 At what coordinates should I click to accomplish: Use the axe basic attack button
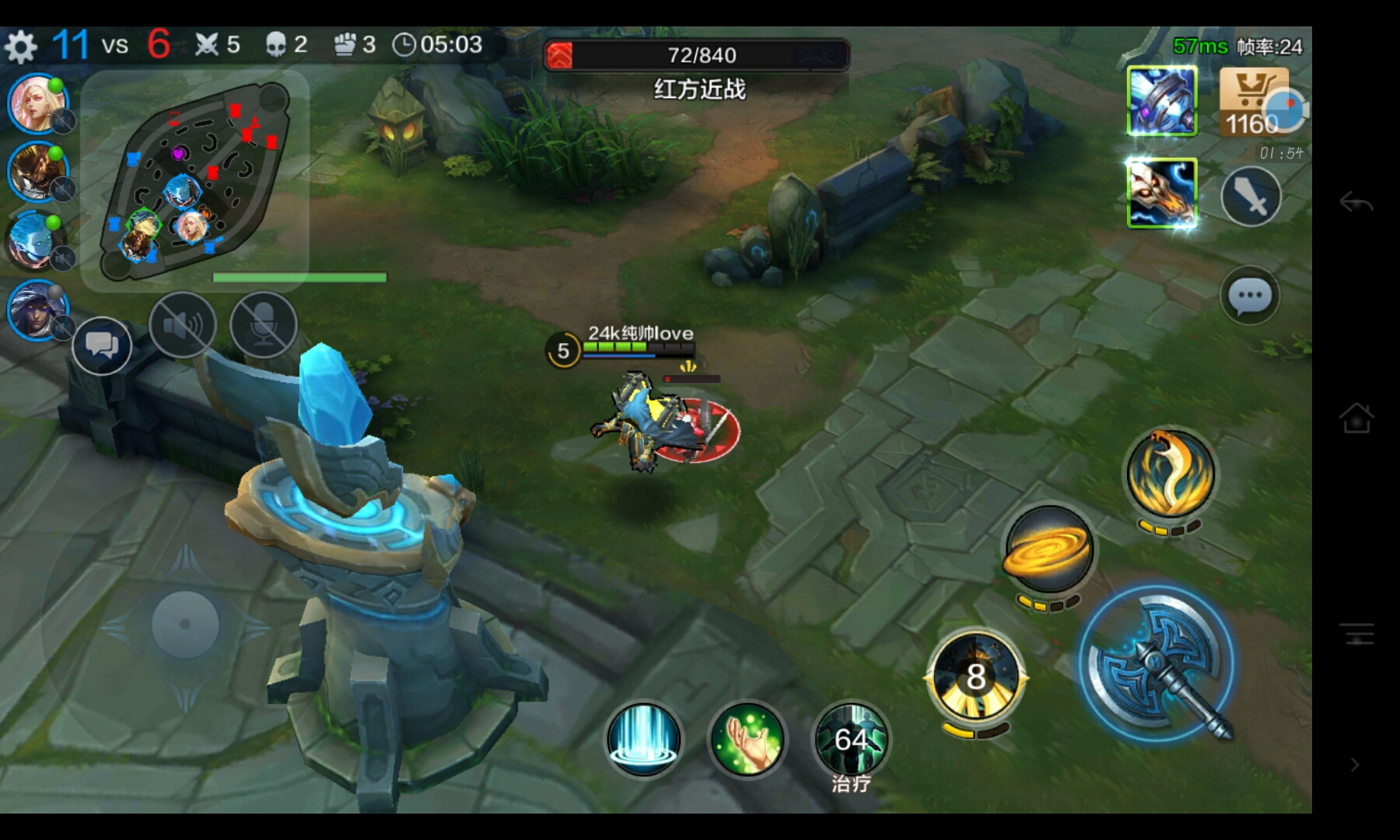tap(1157, 663)
